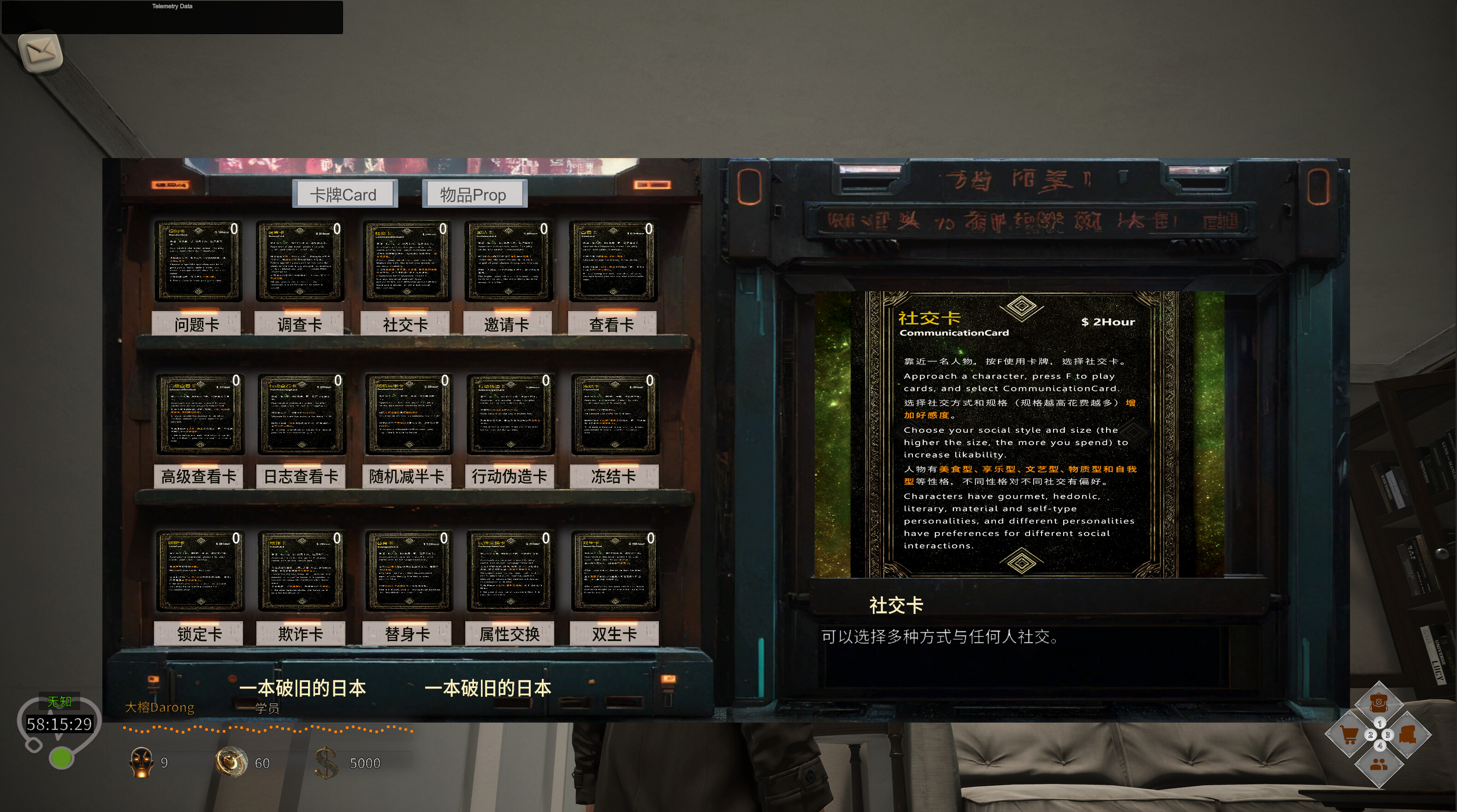Click the dollar sign icon next to 5000

point(327,762)
